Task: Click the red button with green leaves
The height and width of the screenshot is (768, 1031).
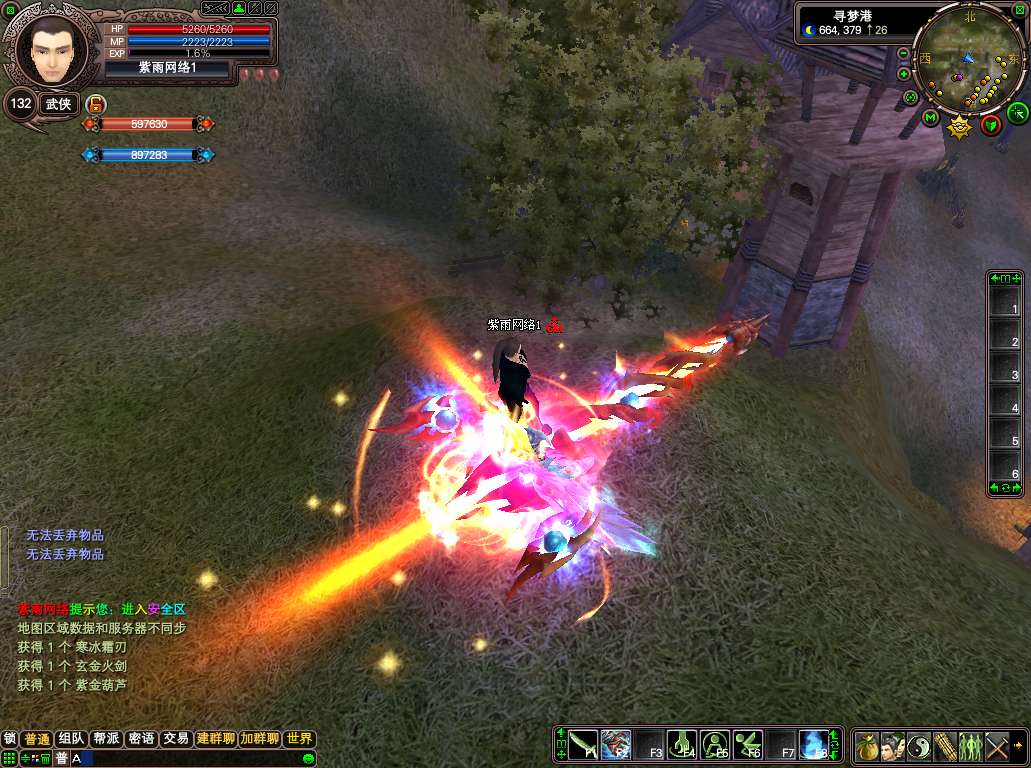Action: (990, 124)
